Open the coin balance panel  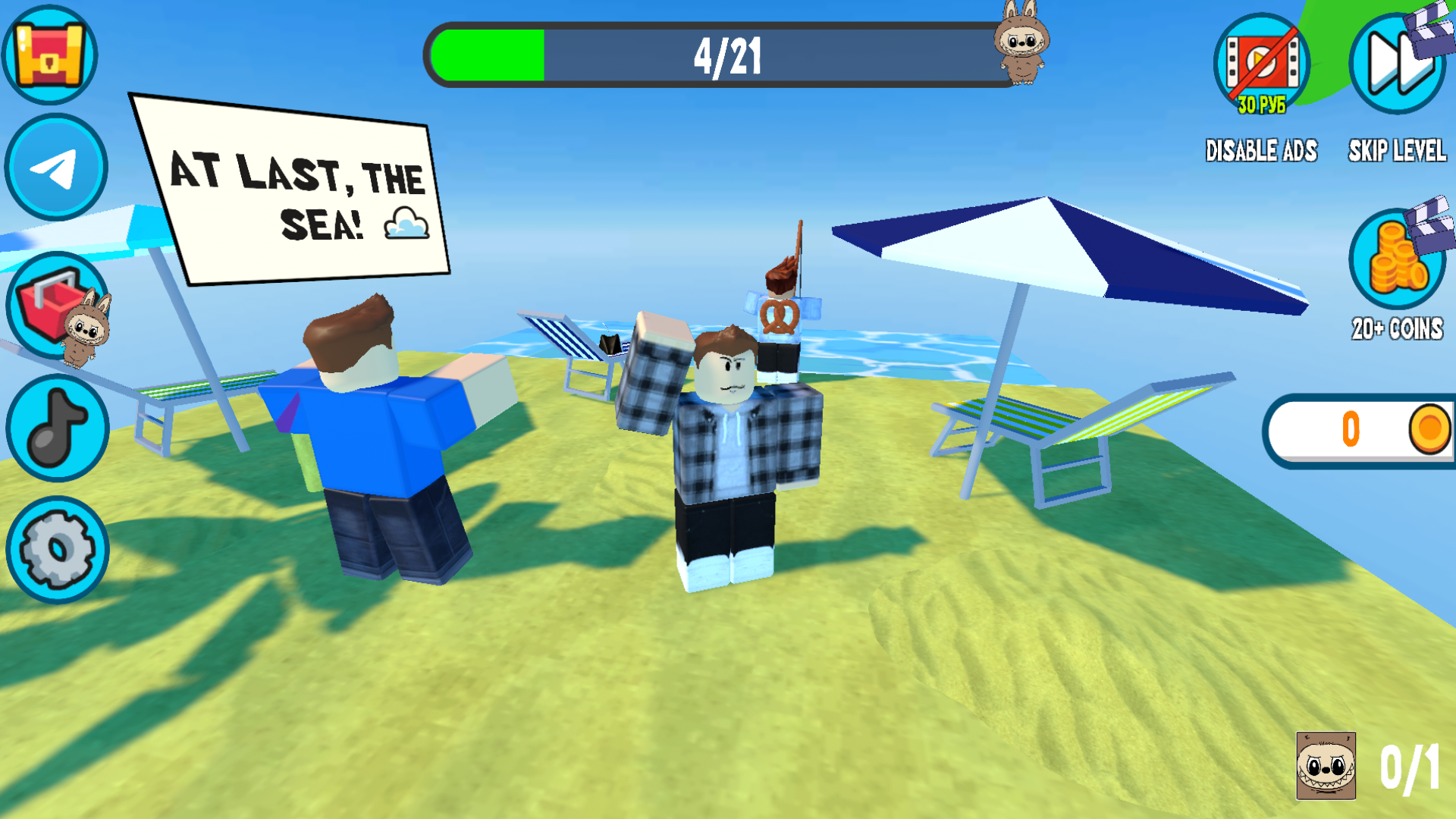pyautogui.click(x=1357, y=427)
